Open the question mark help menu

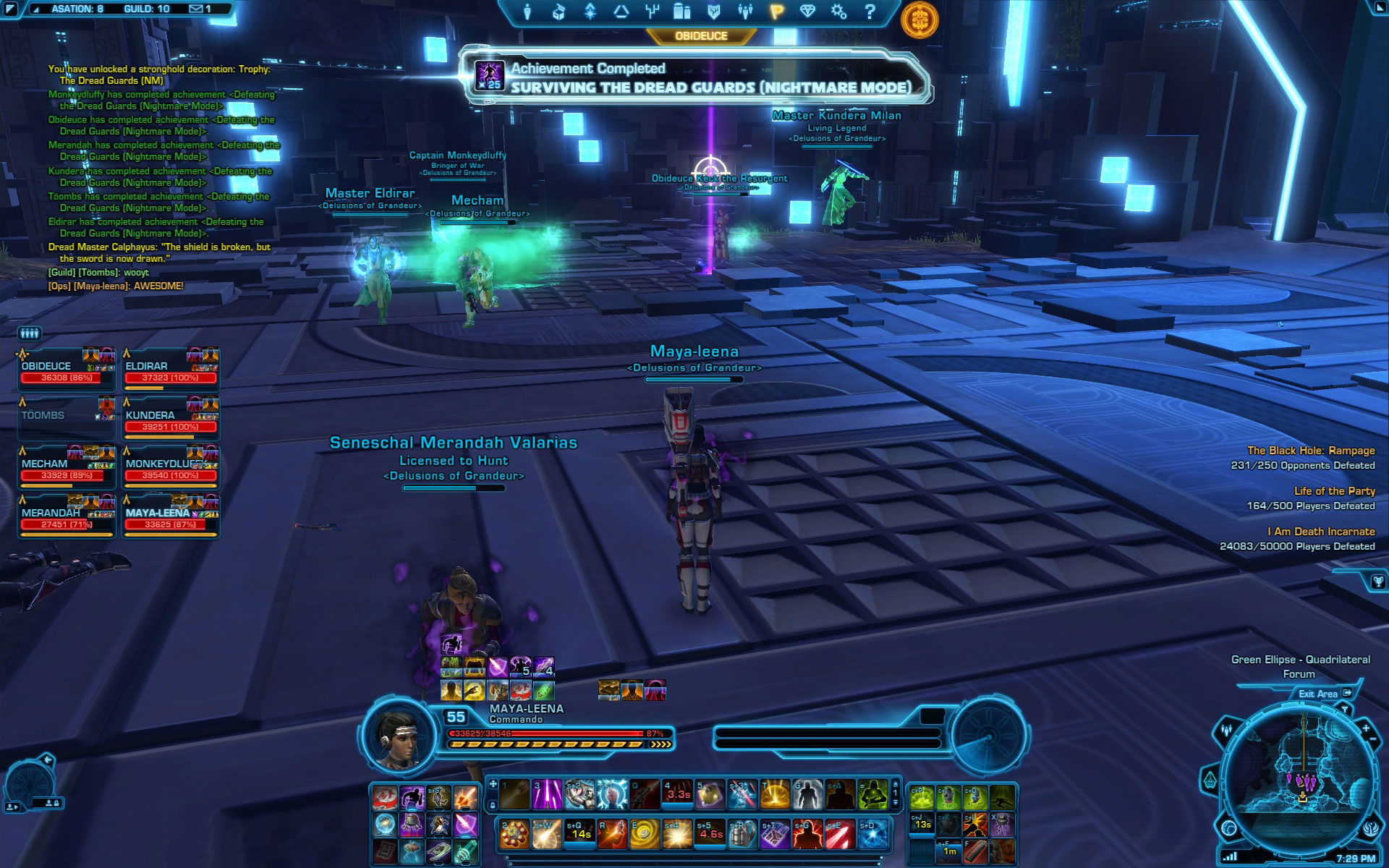pos(870,12)
